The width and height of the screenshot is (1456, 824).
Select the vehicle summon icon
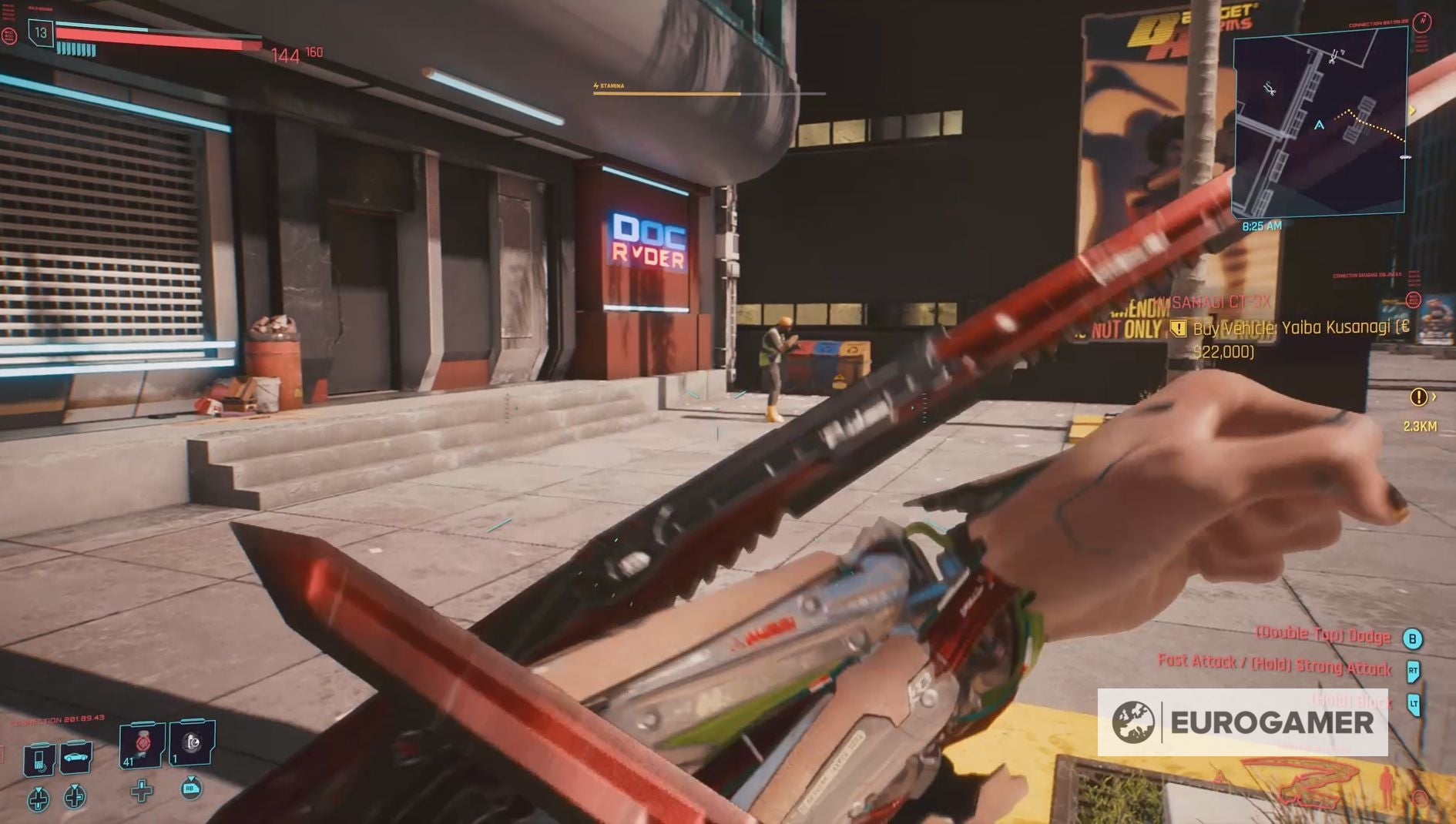[75, 759]
